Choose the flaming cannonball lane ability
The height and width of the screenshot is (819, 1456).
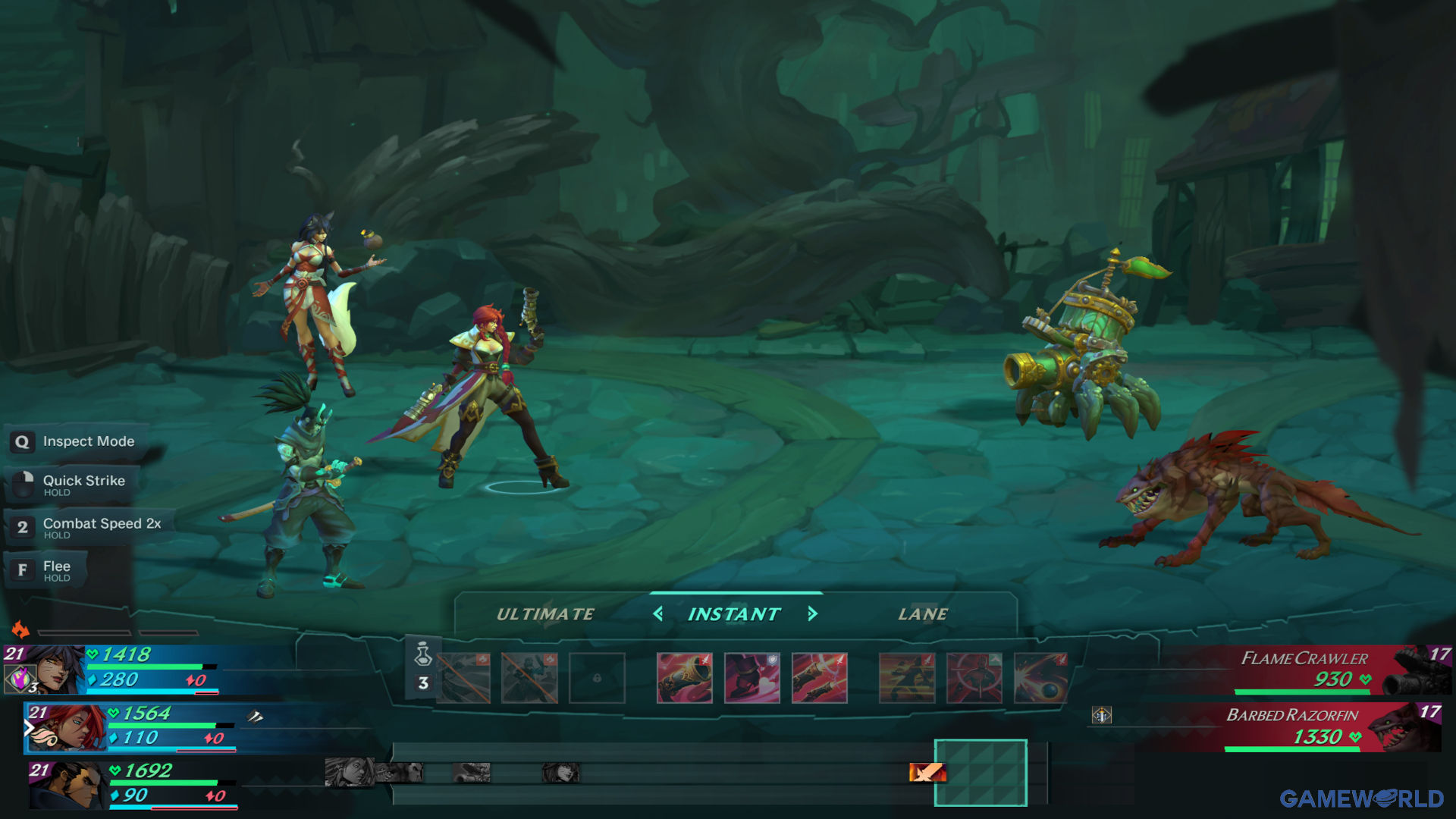(x=1040, y=678)
